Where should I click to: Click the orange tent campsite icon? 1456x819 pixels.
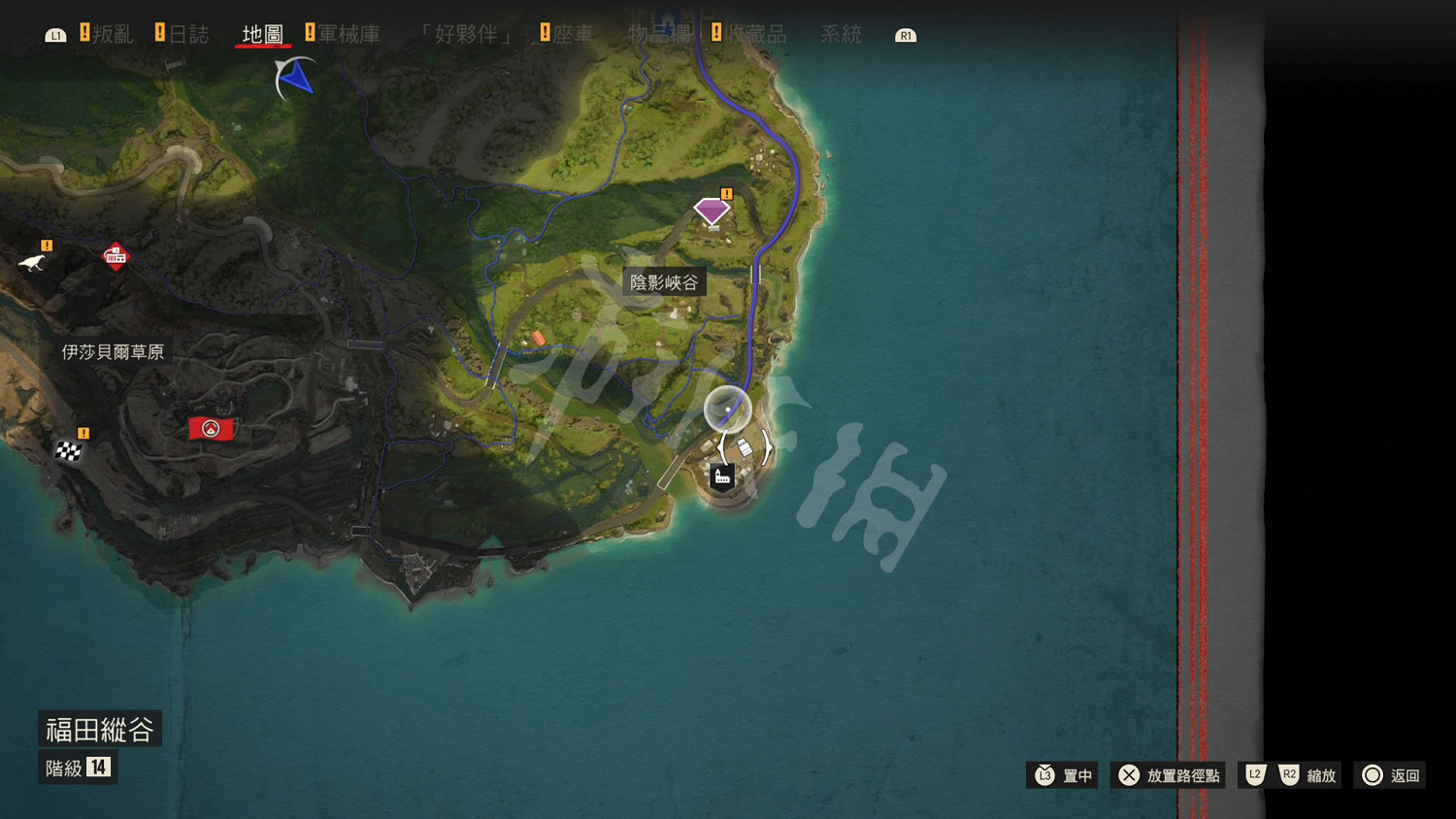click(x=537, y=339)
